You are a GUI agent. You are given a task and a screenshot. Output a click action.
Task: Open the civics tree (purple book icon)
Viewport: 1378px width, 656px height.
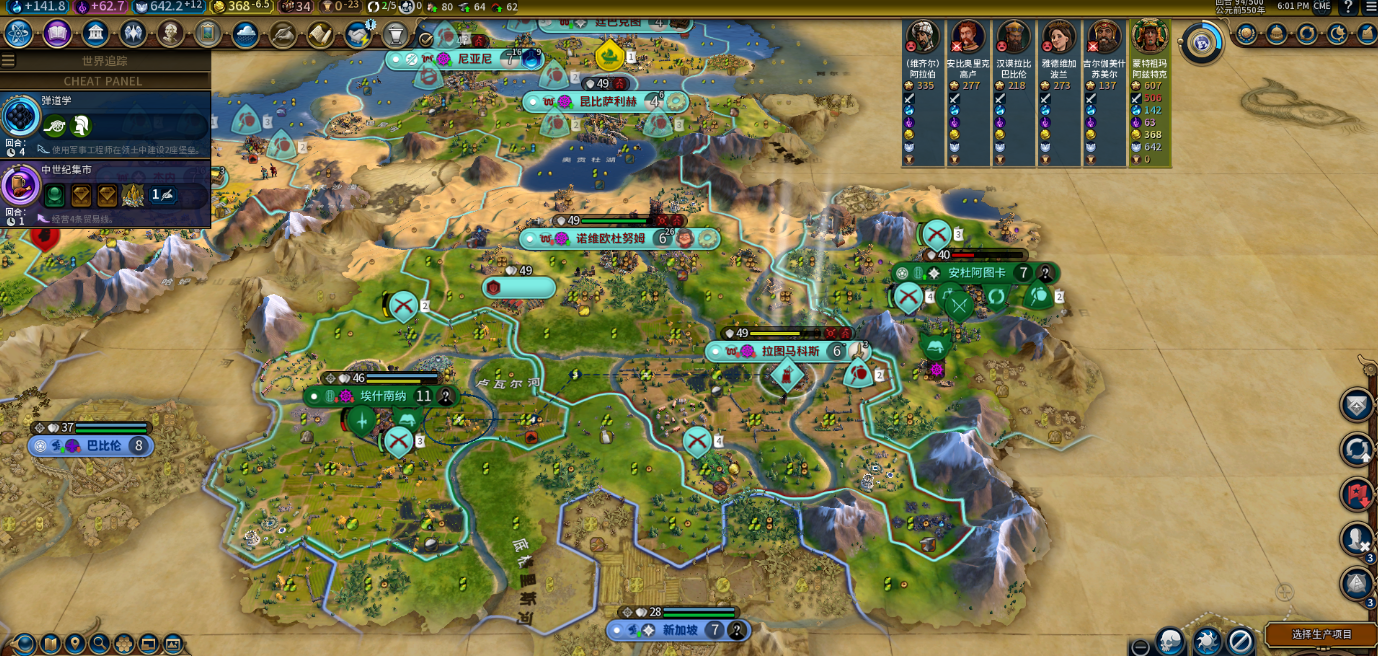(57, 34)
